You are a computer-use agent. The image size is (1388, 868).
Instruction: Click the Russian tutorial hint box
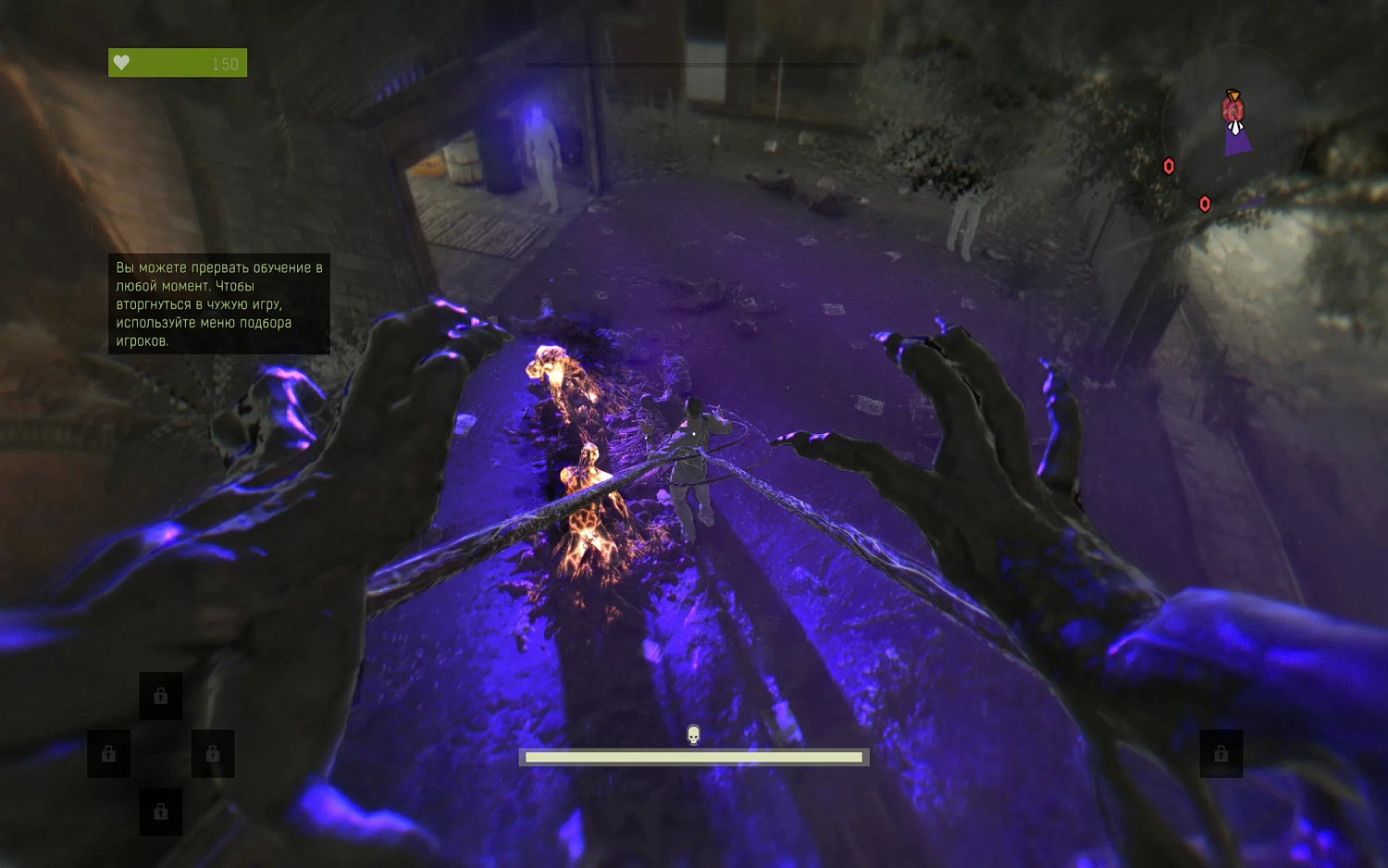coord(218,304)
